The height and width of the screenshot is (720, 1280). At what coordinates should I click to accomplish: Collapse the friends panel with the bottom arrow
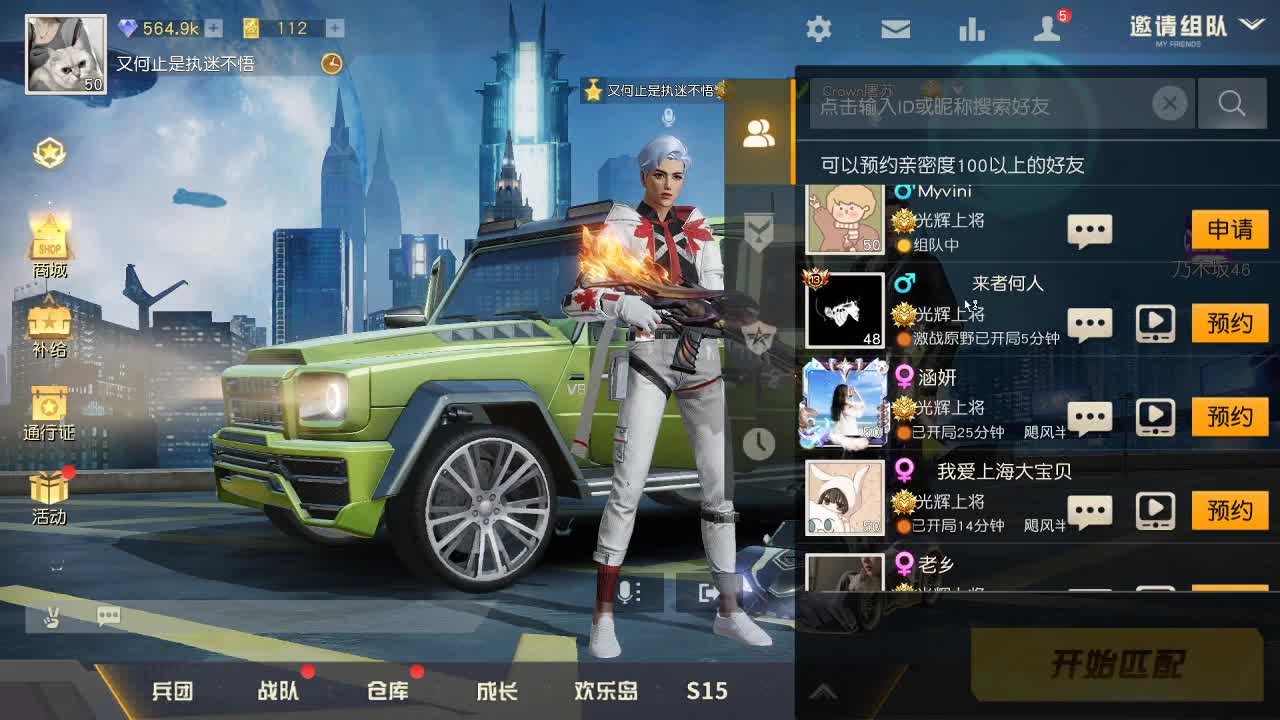coord(824,690)
